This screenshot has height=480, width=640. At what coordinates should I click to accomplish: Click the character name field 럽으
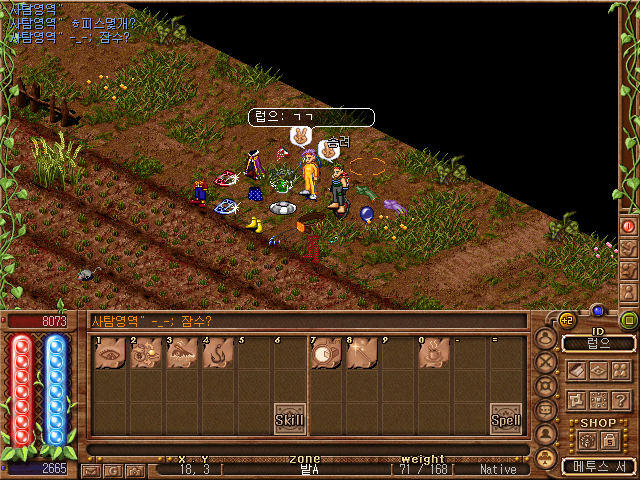tap(599, 343)
